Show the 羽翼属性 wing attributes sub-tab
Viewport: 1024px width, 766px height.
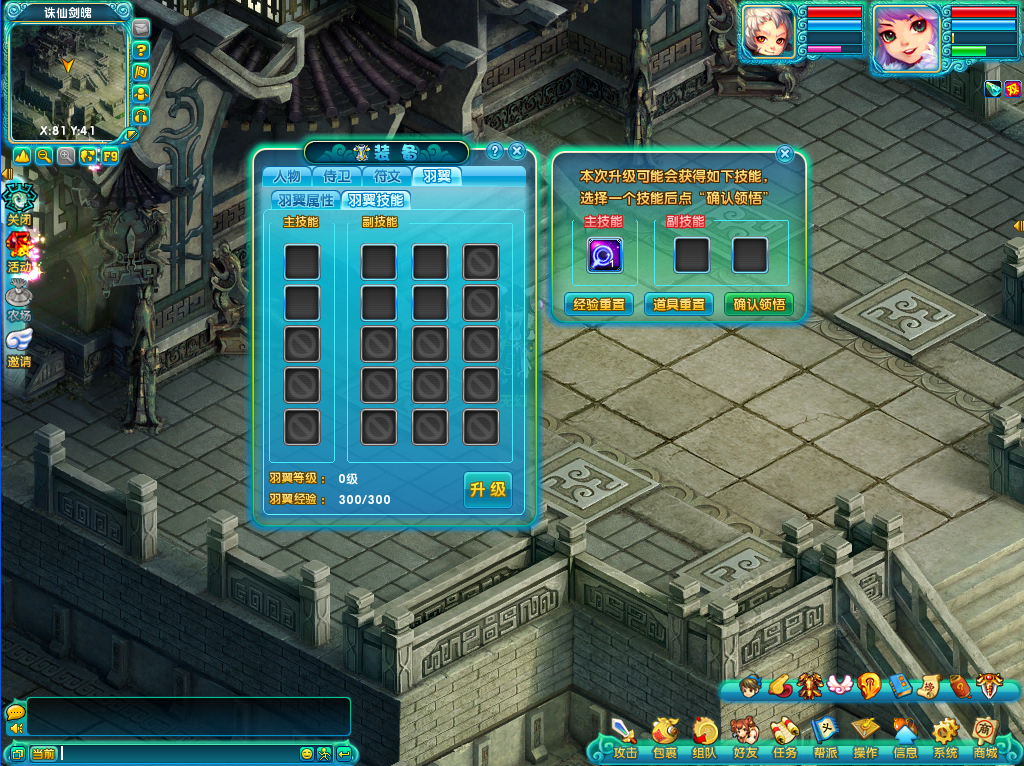(x=306, y=200)
